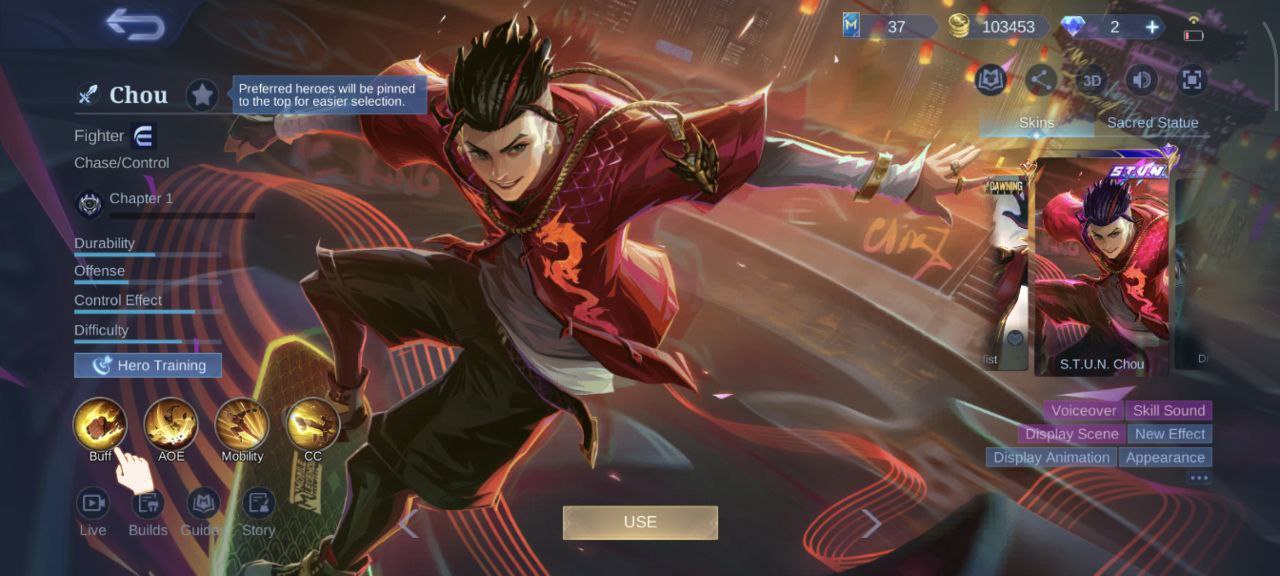Go back using the return arrow

[135, 24]
